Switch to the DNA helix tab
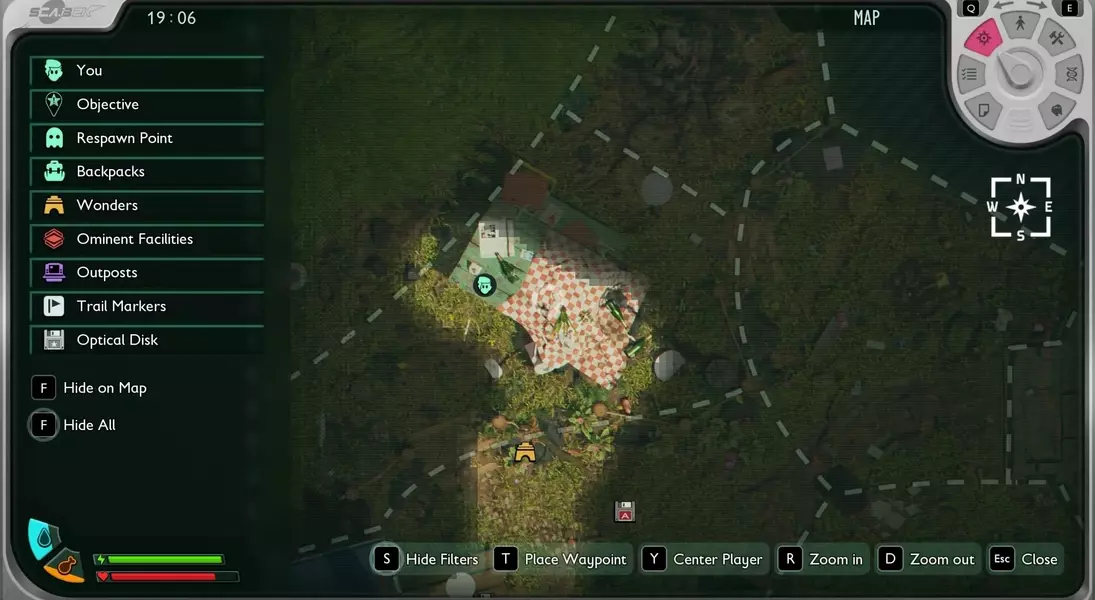The width and height of the screenshot is (1095, 600). (x=1071, y=74)
